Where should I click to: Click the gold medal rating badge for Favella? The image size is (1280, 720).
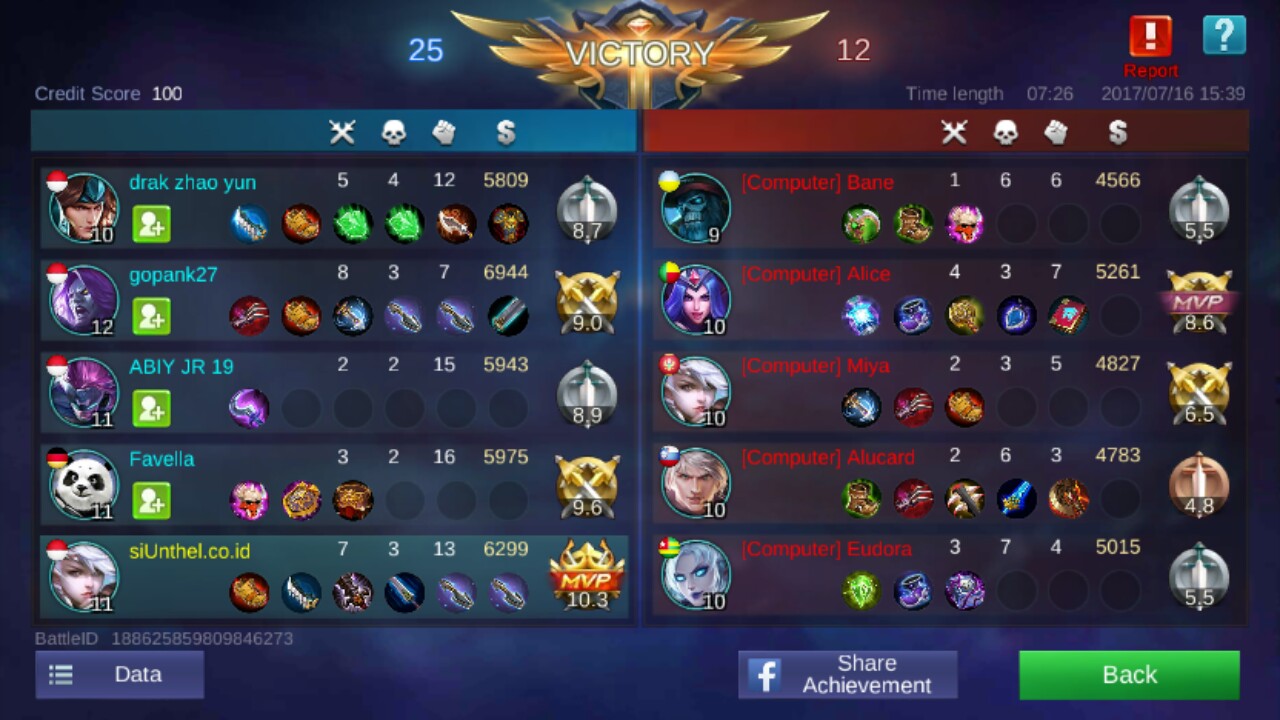[586, 484]
